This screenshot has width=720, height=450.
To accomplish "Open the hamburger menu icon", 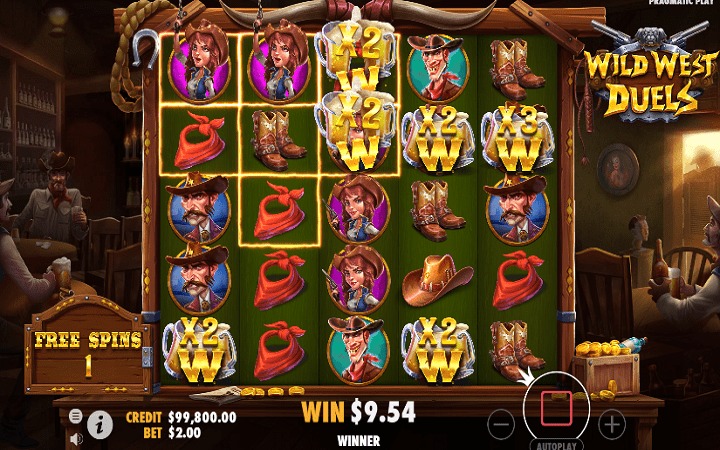I will [76, 415].
